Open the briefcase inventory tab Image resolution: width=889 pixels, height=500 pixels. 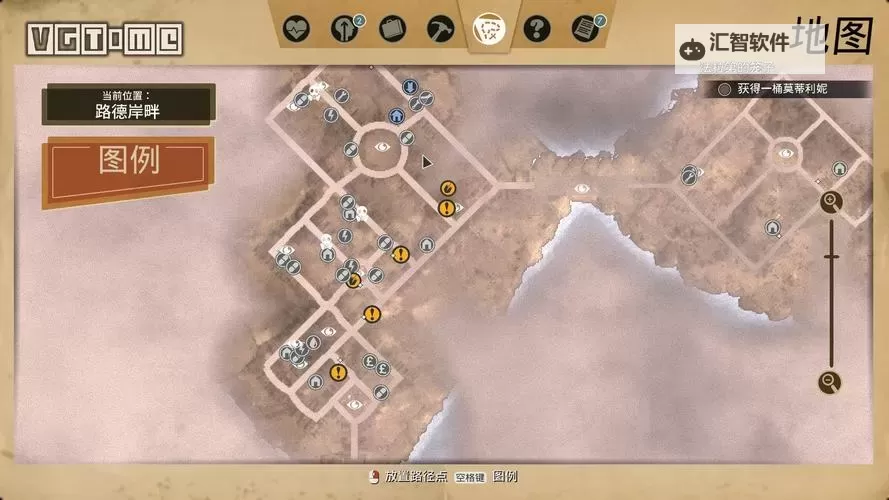(x=393, y=27)
